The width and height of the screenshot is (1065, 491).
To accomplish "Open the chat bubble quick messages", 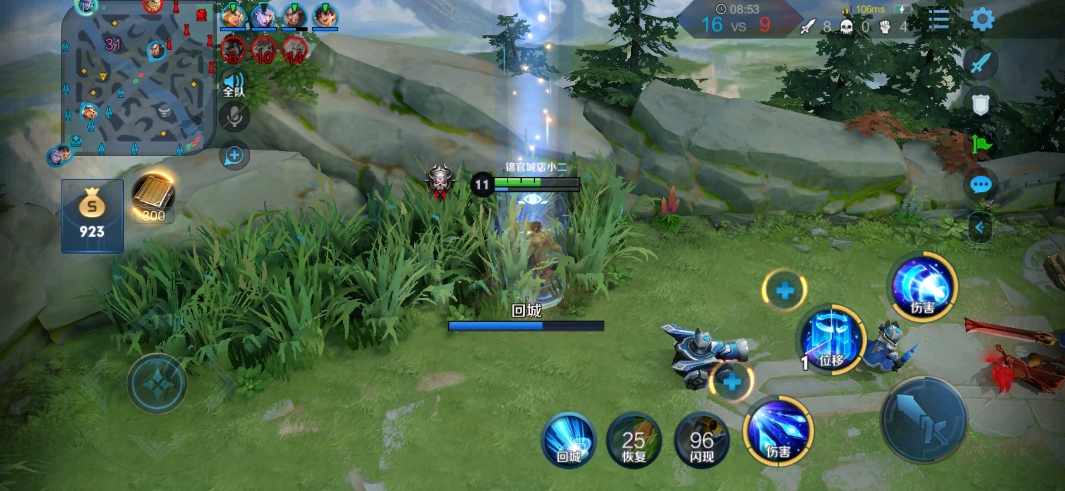I will tap(981, 185).
